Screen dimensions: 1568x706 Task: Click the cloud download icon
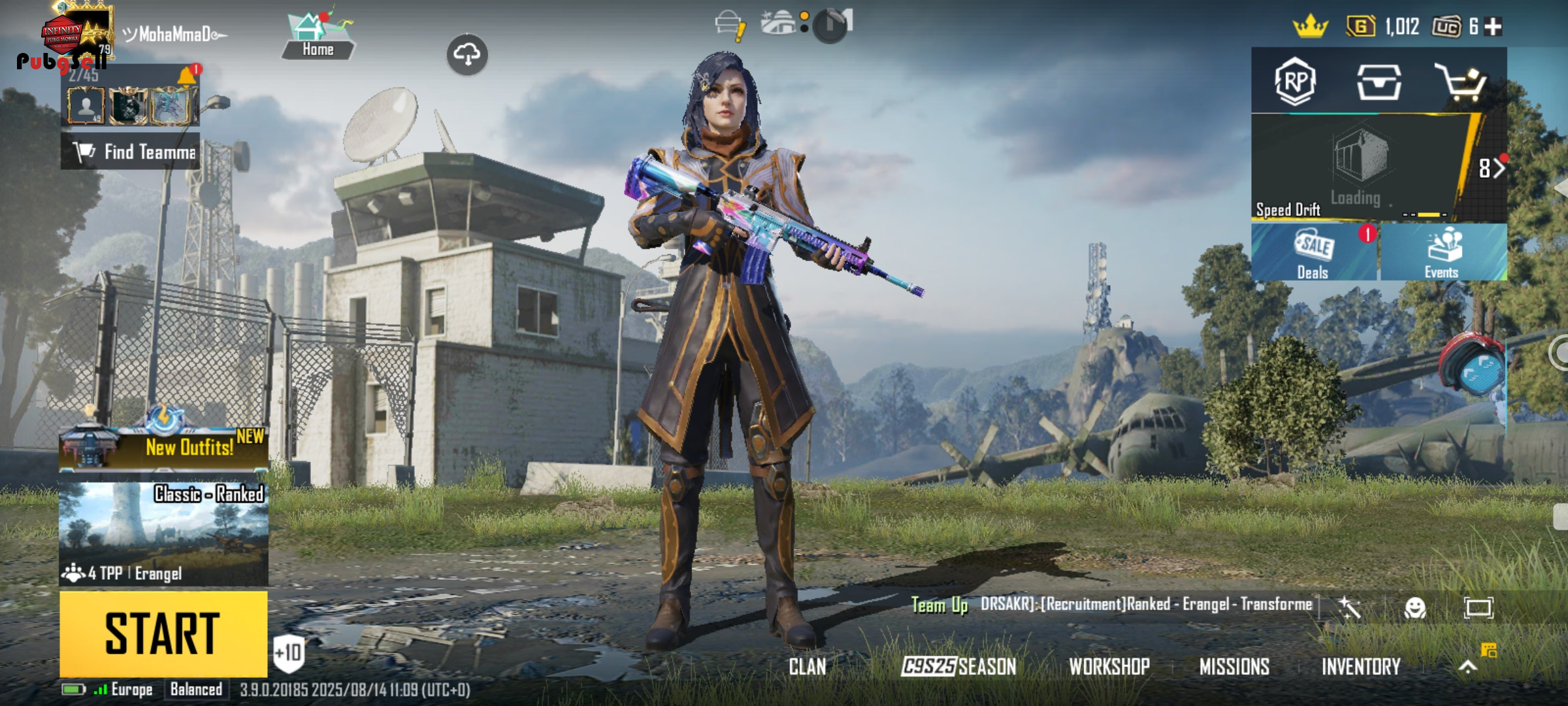pyautogui.click(x=467, y=54)
